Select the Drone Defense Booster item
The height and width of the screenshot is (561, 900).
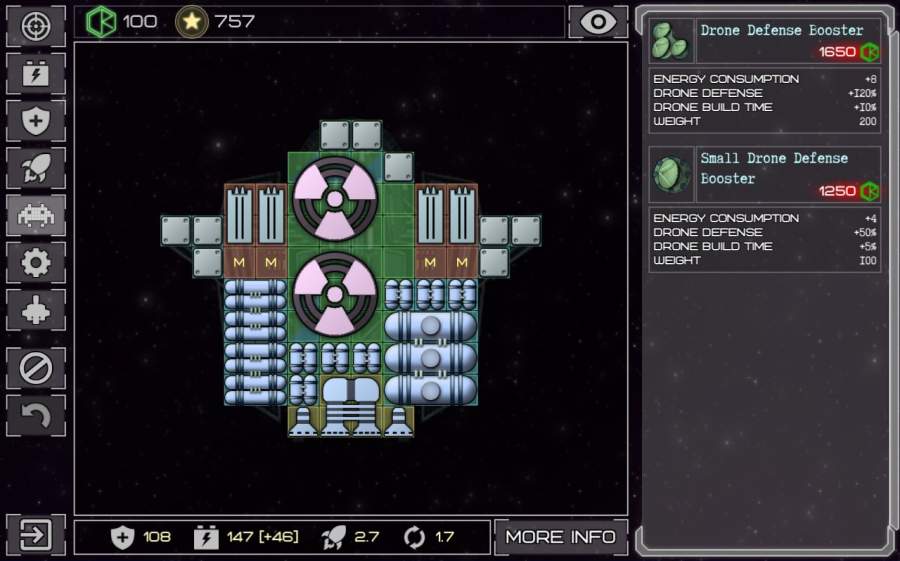point(765,41)
